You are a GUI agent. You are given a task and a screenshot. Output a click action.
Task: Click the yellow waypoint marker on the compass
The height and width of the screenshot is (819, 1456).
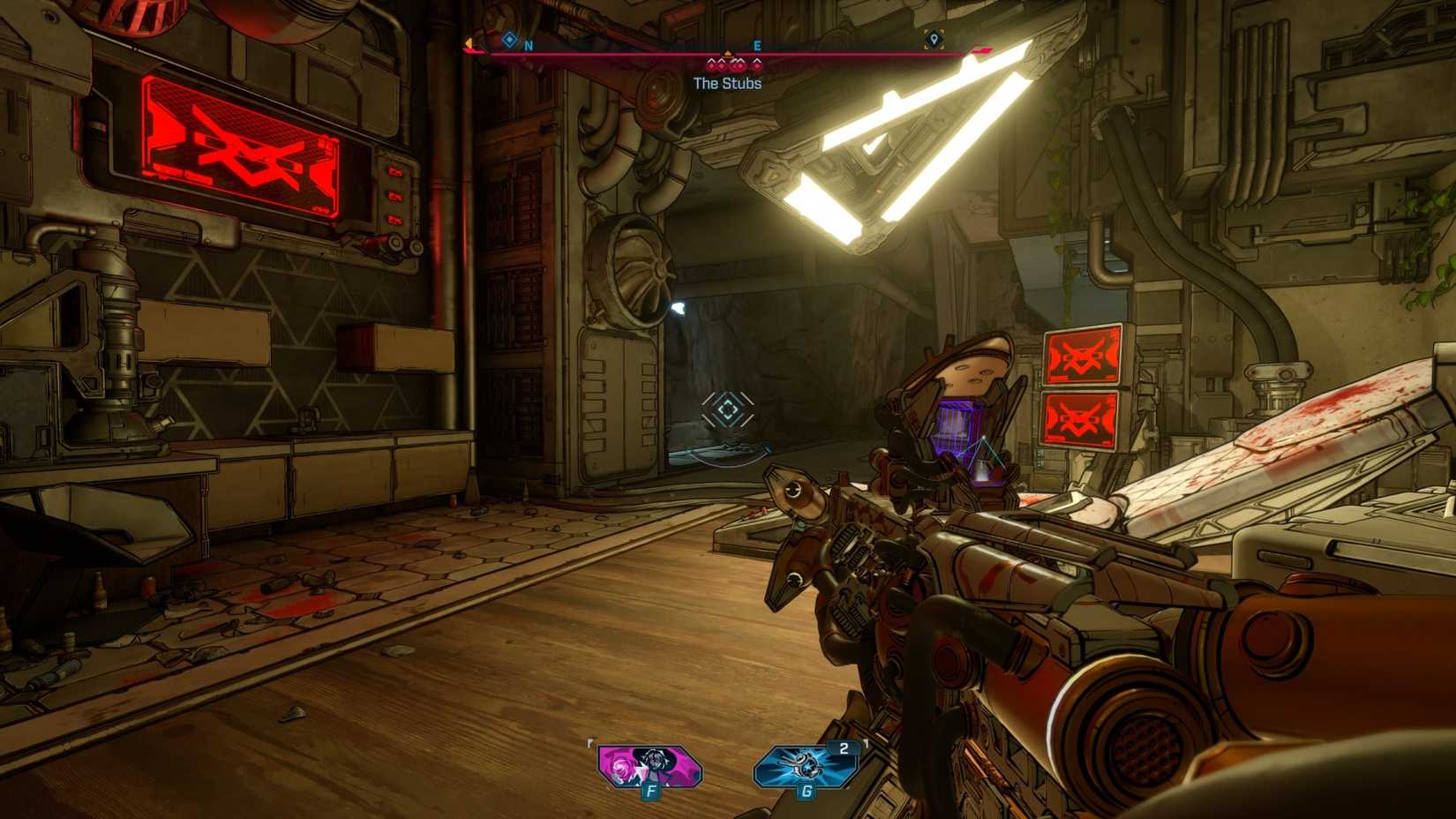coord(934,39)
